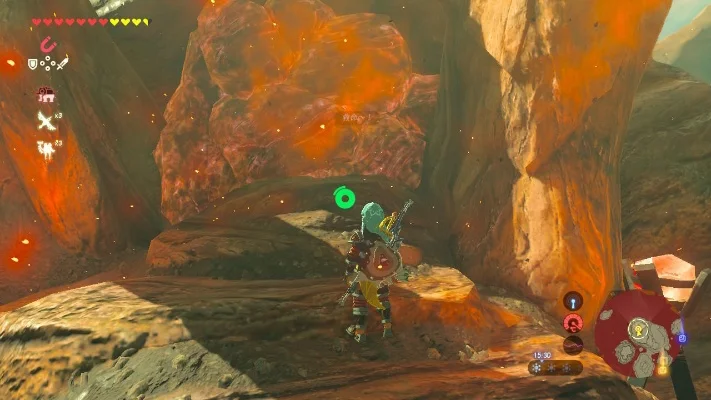The height and width of the screenshot is (400, 711).
Task: Open the circular red minimap
Action: 637,333
